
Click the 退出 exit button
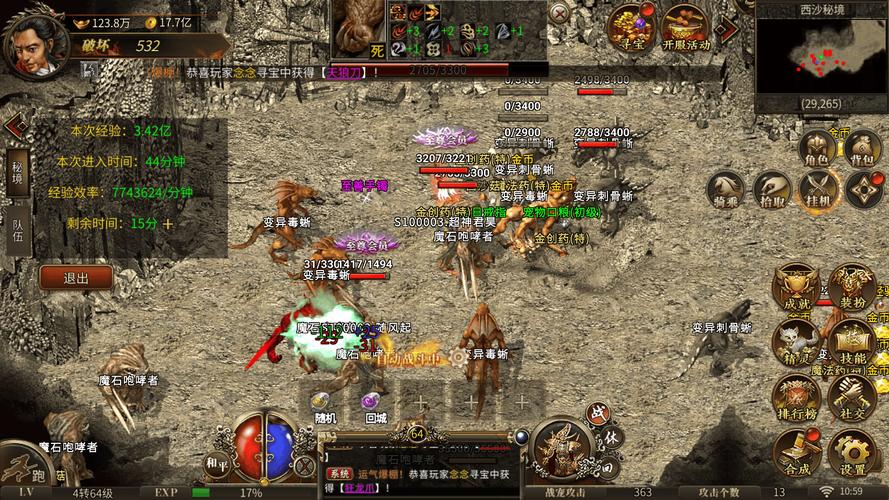[x=75, y=278]
